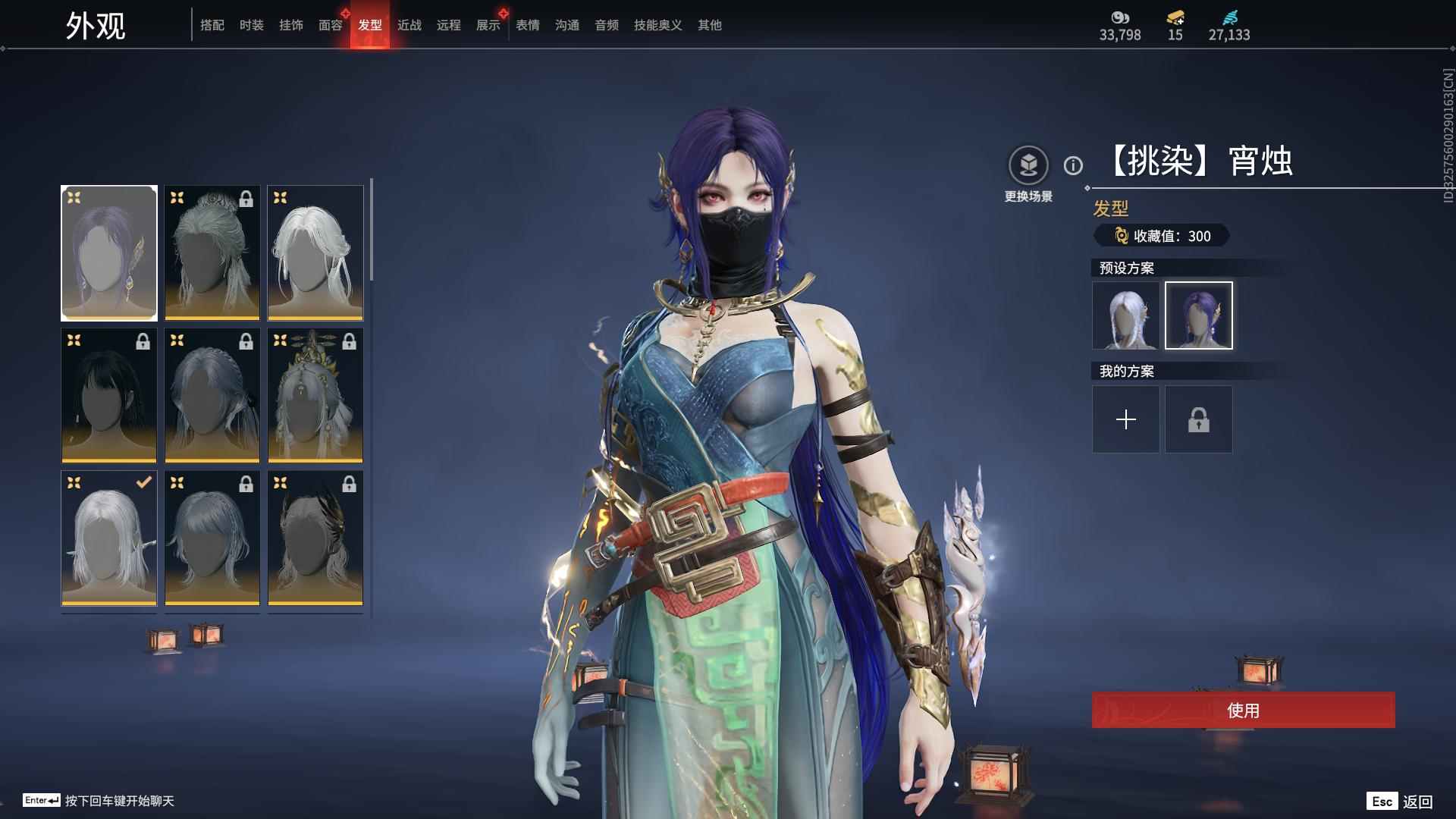Image resolution: width=1456 pixels, height=819 pixels.
Task: Open the info icon beside hairstyle name
Action: click(1073, 165)
